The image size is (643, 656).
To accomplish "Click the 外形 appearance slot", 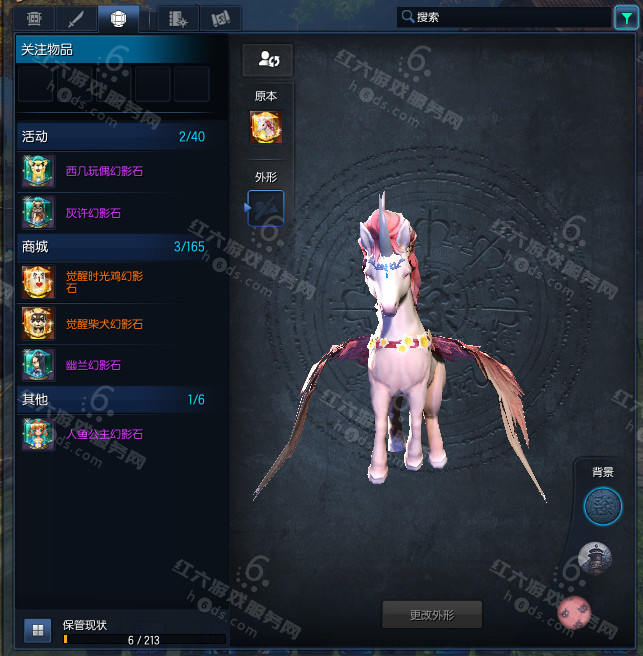I will tap(266, 208).
